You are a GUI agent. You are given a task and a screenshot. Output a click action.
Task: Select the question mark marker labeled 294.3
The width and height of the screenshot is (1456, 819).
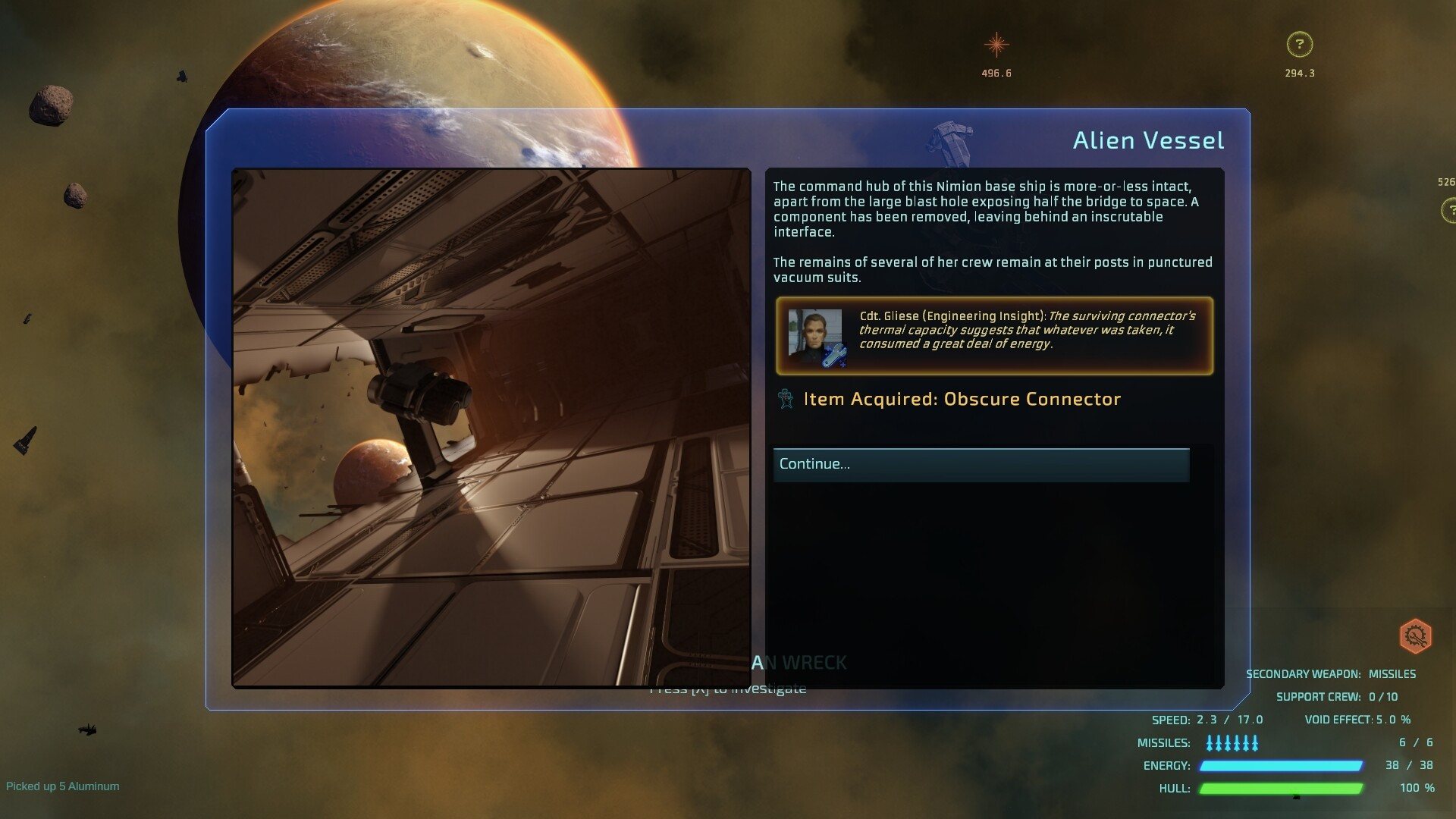point(1299,45)
